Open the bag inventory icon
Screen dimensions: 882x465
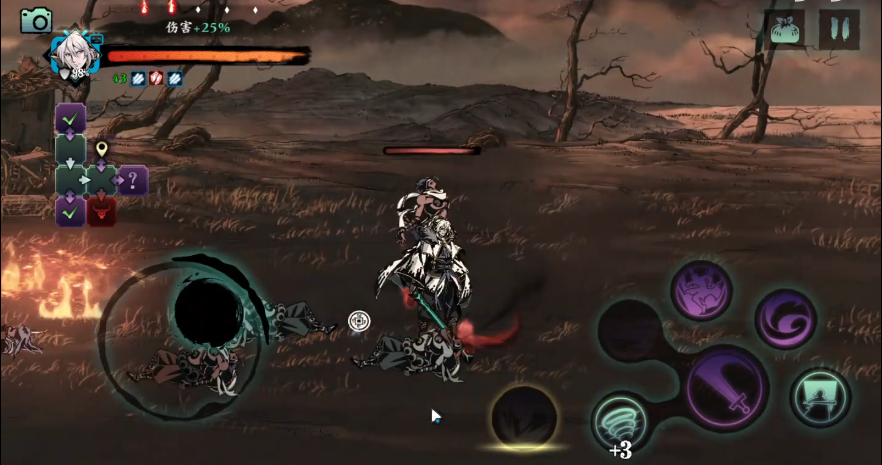(x=784, y=28)
